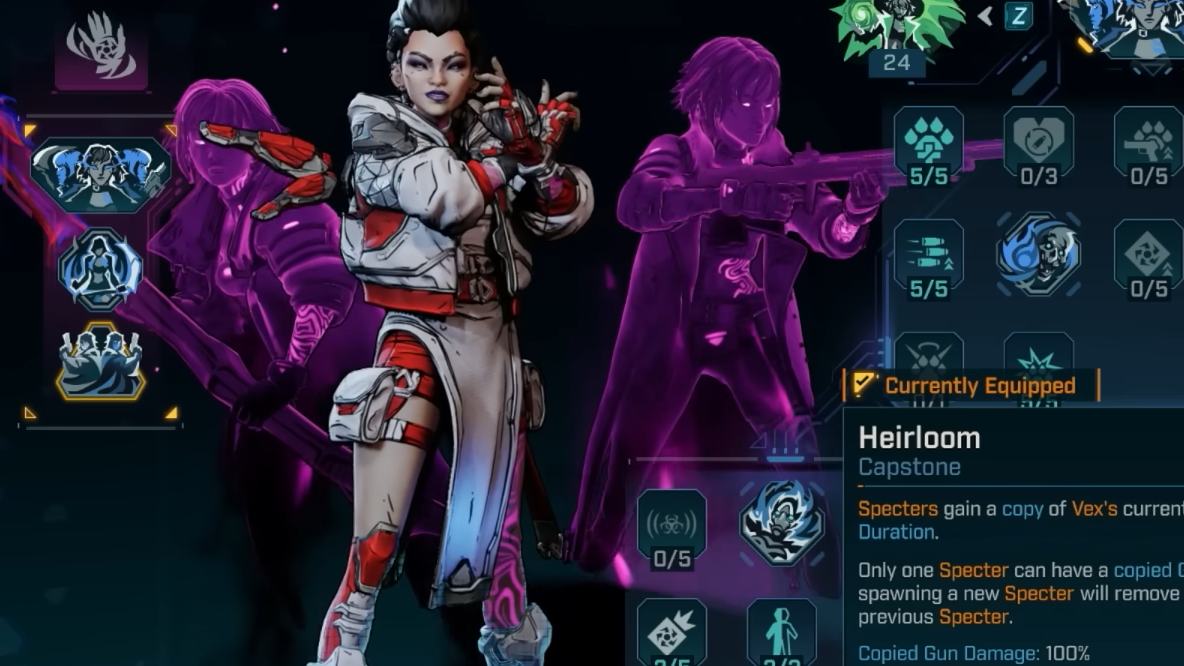The height and width of the screenshot is (666, 1184).
Task: Select the pistol and paw skill at 0/5
Action: click(x=1148, y=142)
